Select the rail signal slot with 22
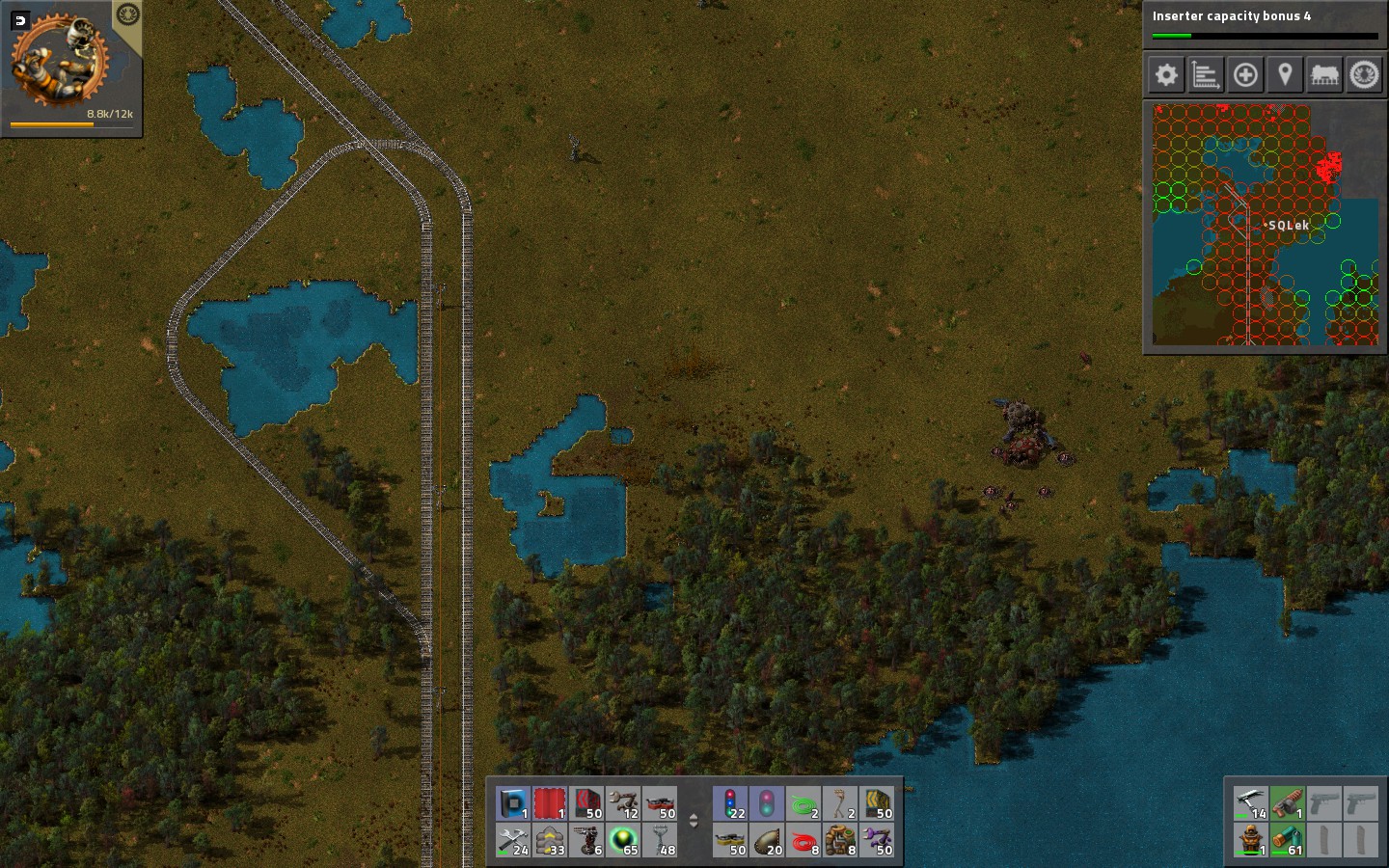This screenshot has height=868, width=1389. [731, 803]
